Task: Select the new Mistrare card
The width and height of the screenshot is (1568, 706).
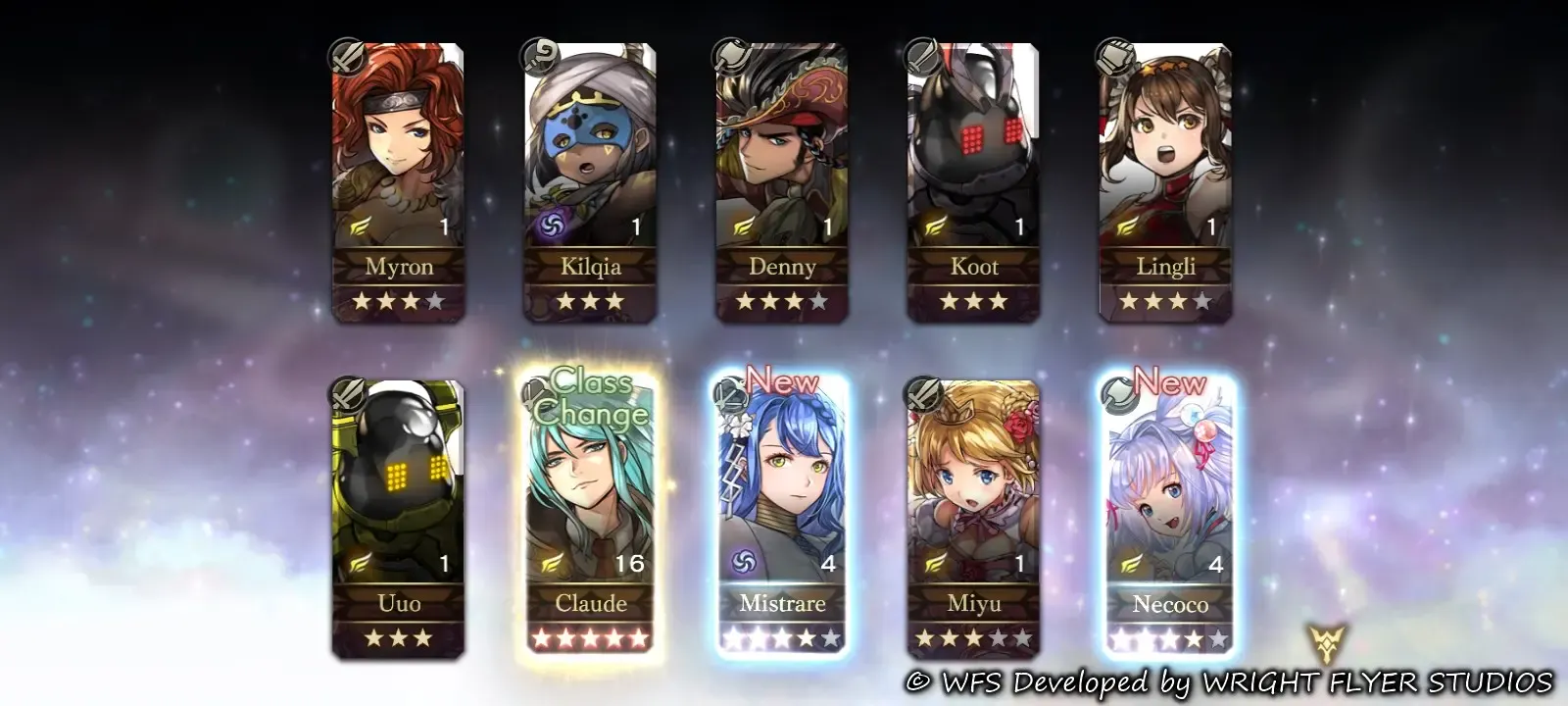Action: coord(782,520)
